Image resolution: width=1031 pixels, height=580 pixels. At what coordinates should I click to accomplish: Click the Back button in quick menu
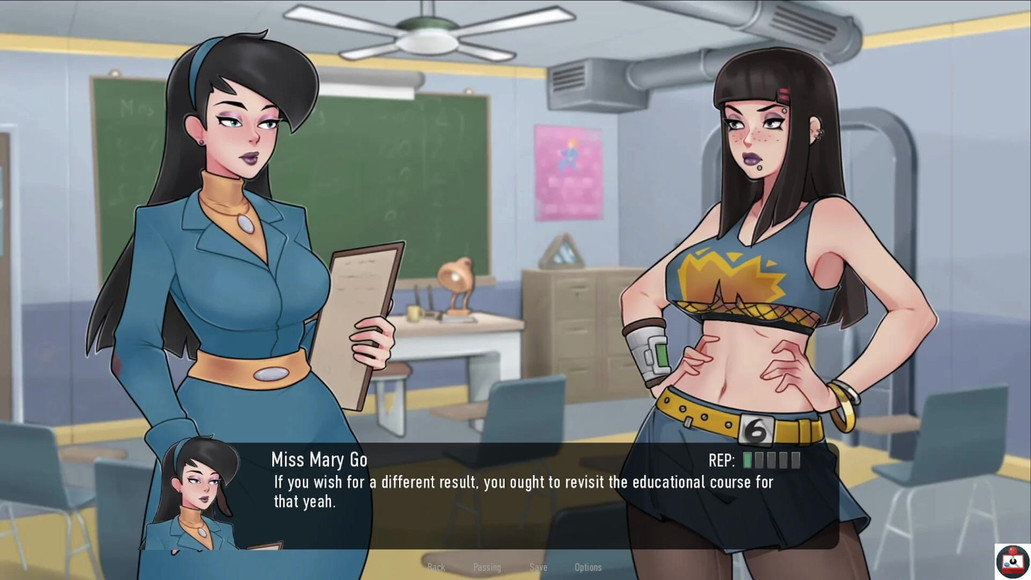[436, 567]
